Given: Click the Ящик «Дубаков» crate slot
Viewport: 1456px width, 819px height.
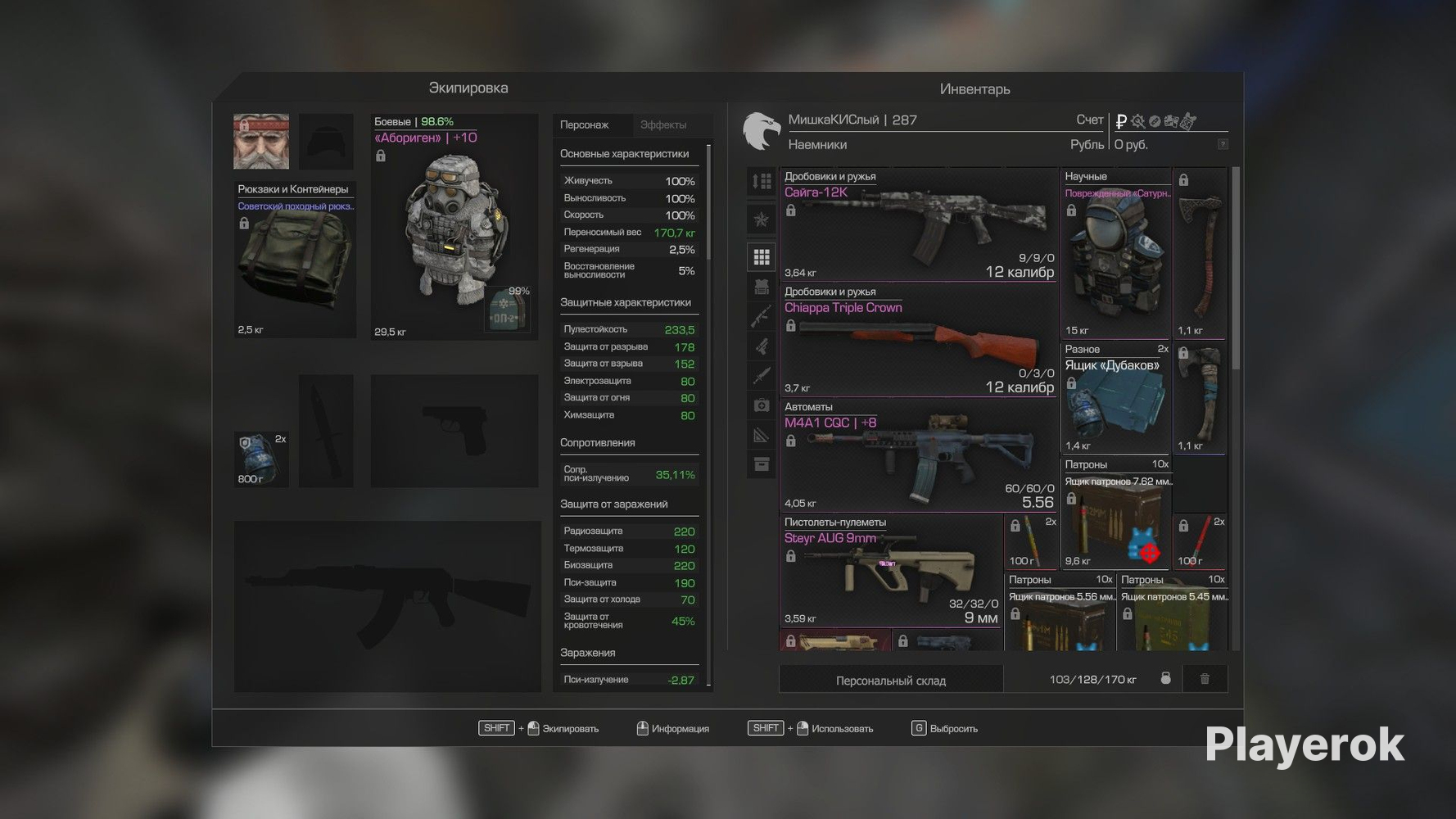Looking at the screenshot, I should (x=1115, y=398).
